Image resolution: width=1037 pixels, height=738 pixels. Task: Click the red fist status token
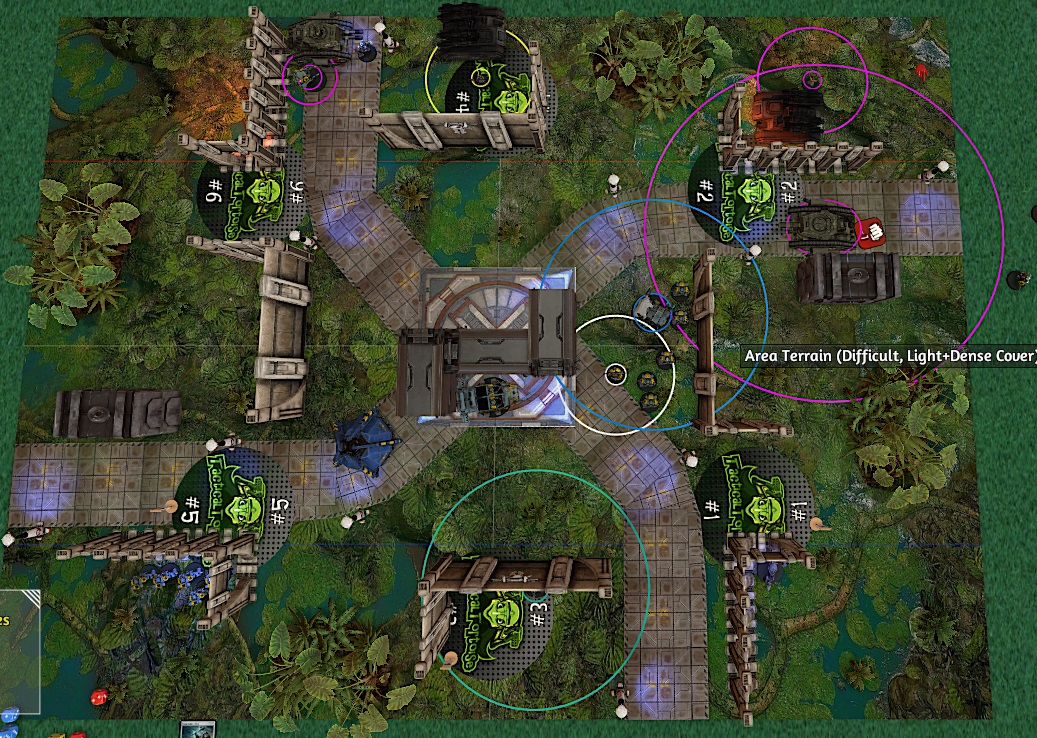coord(868,231)
